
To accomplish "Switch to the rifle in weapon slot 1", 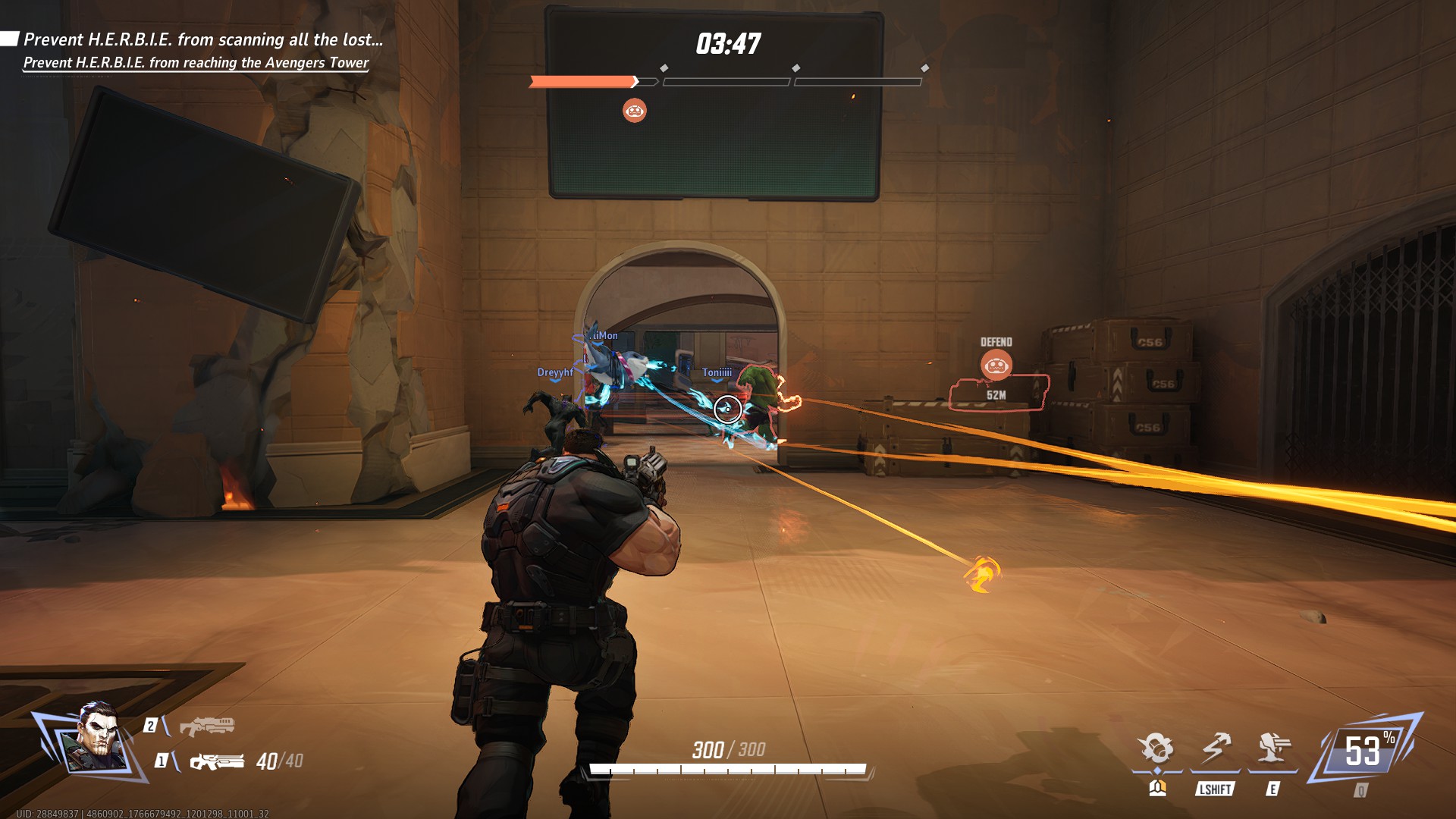I will point(217,761).
